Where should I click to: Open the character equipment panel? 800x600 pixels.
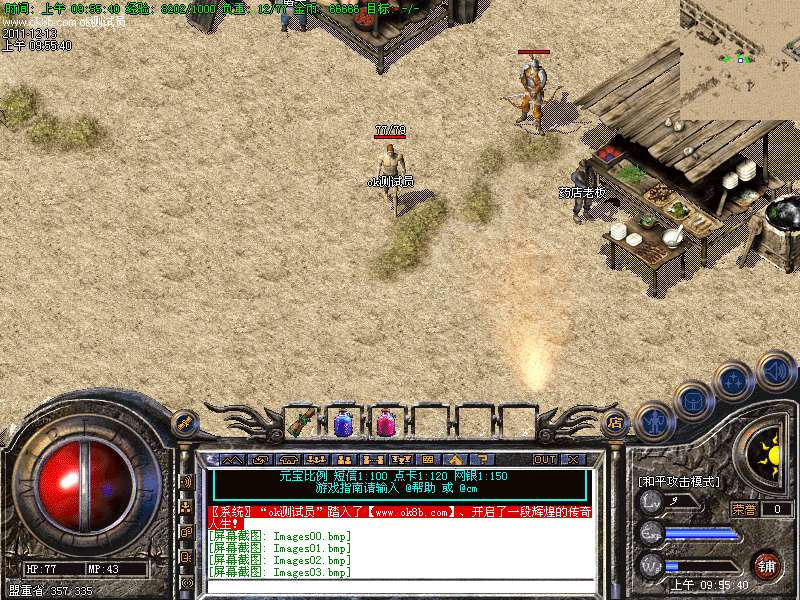click(653, 420)
